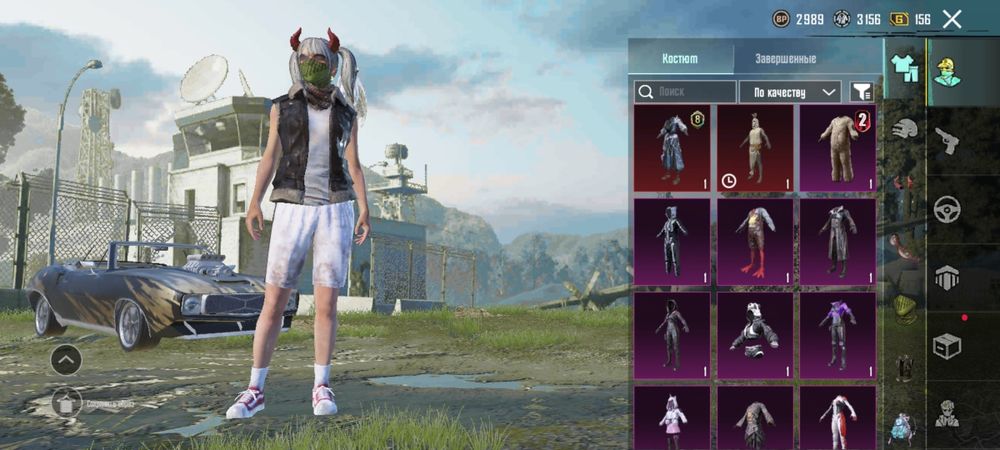Screen dimensions: 1000x450
Task: Select the blue robe costume with level 8 badge
Action: pyautogui.click(x=672, y=148)
